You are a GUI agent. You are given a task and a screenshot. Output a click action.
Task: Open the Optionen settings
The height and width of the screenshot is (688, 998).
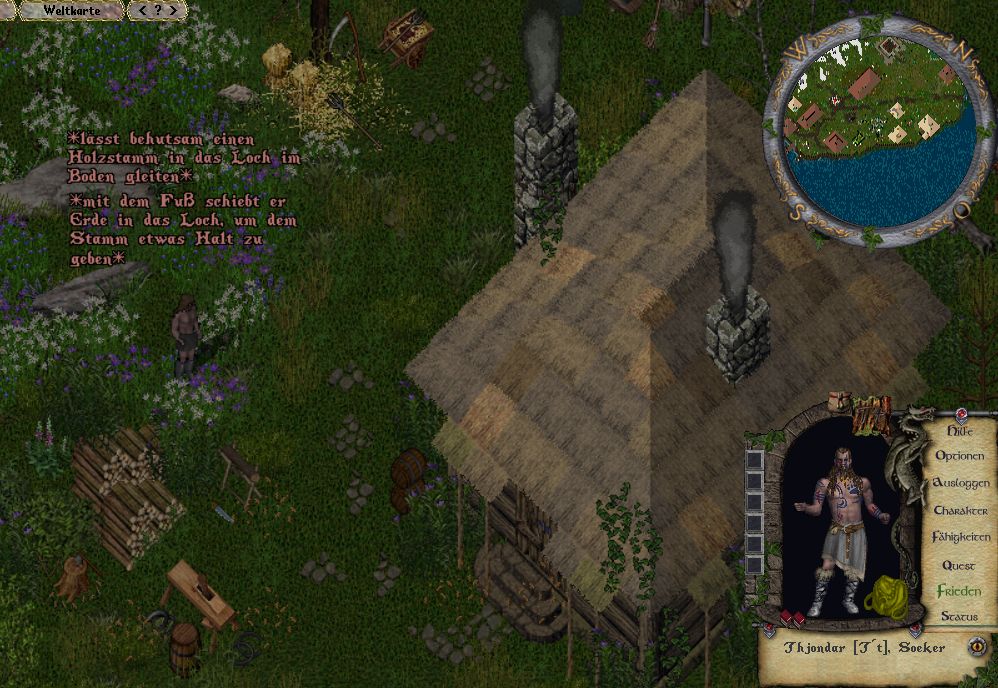(959, 456)
